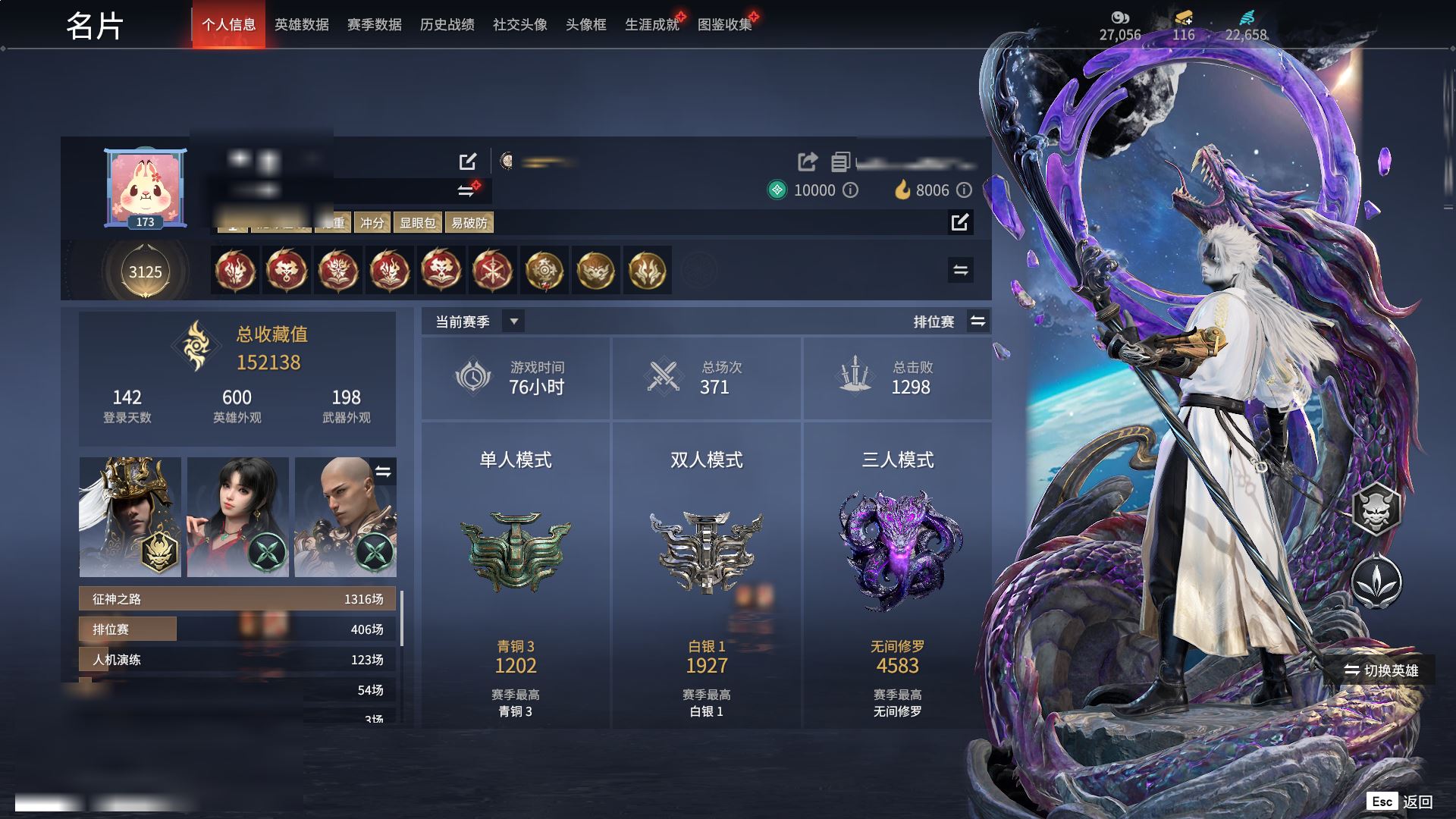Swap the displayed badge row

coord(960,270)
